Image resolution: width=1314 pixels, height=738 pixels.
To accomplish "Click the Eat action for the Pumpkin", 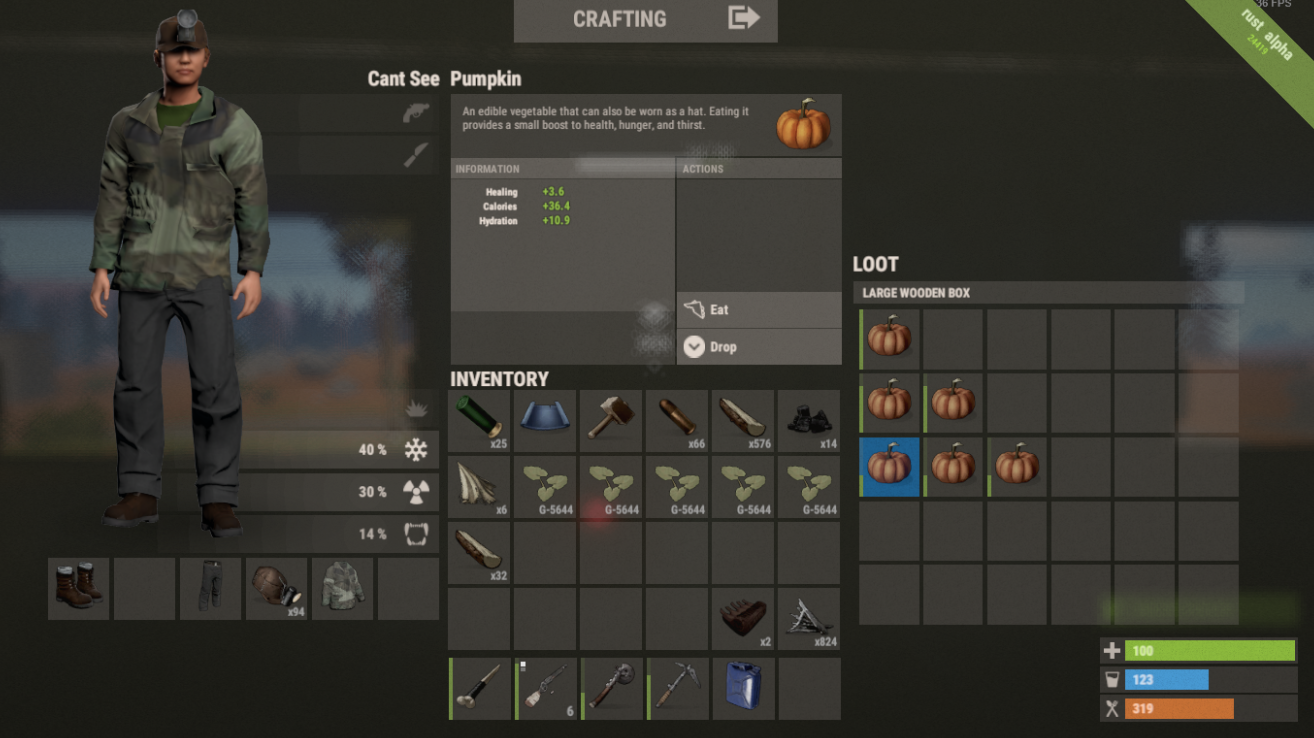I will (x=758, y=310).
